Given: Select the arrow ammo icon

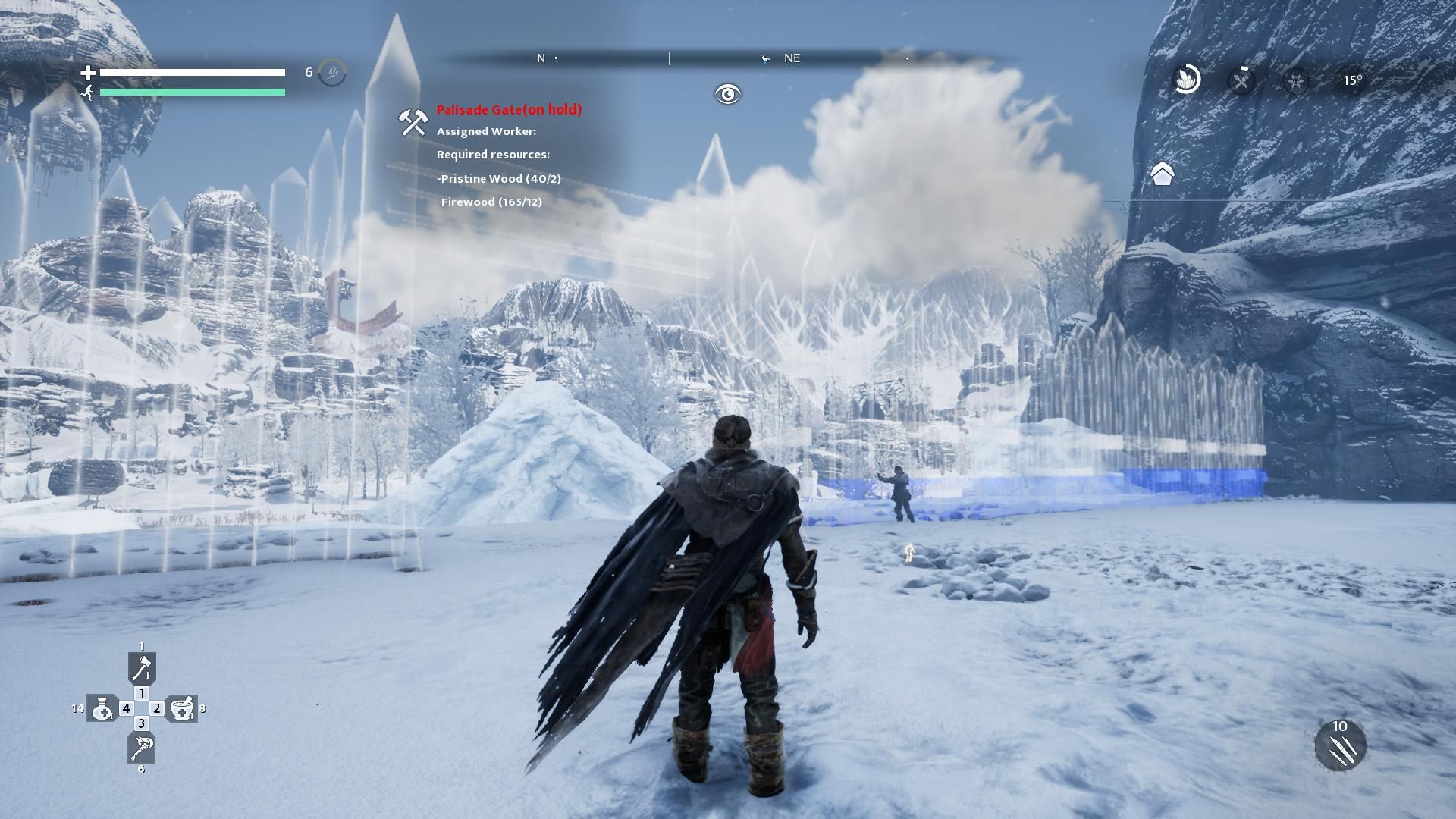Looking at the screenshot, I should pyautogui.click(x=1340, y=747).
